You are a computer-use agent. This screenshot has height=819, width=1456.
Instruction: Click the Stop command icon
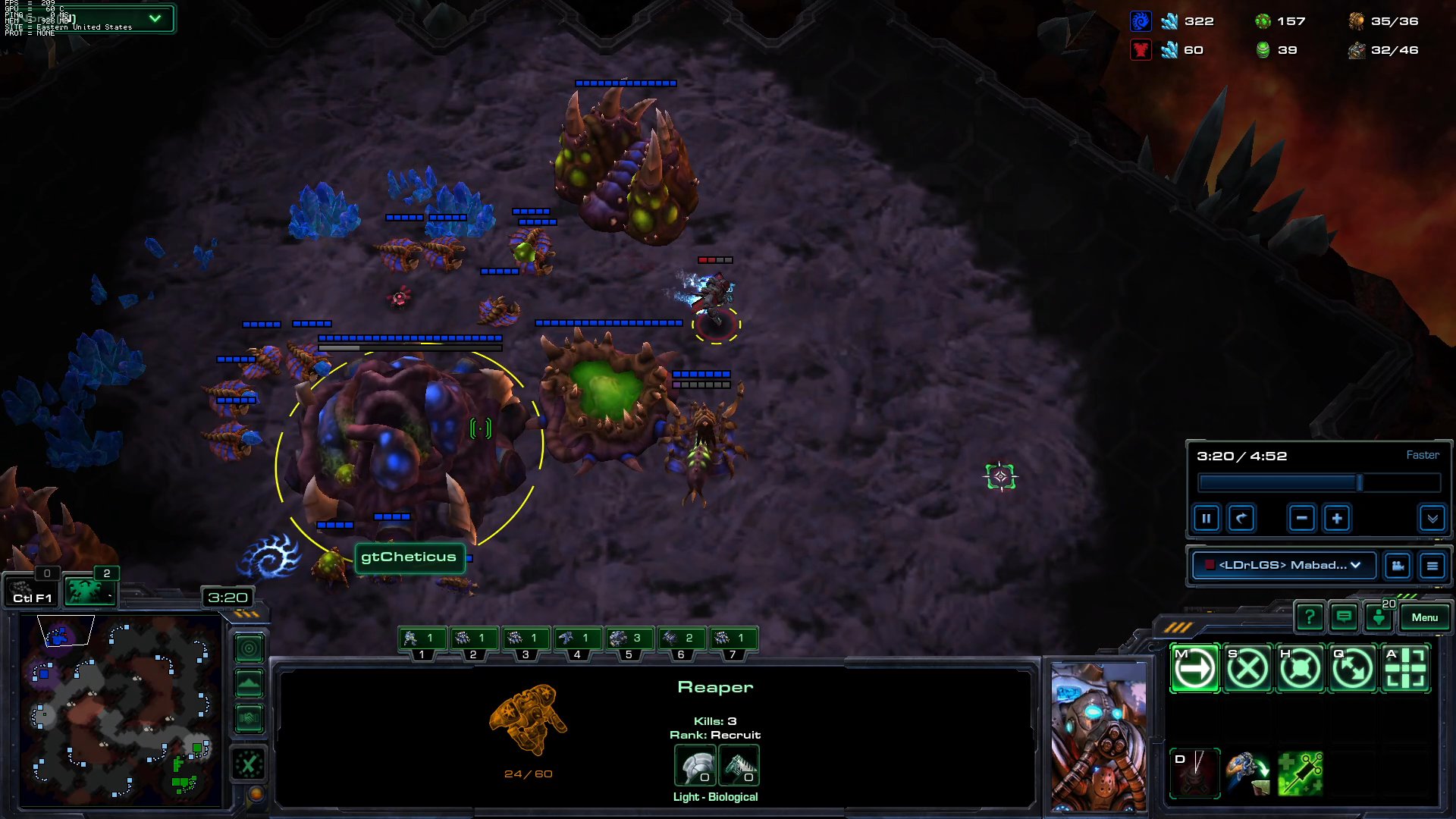coord(1247,668)
